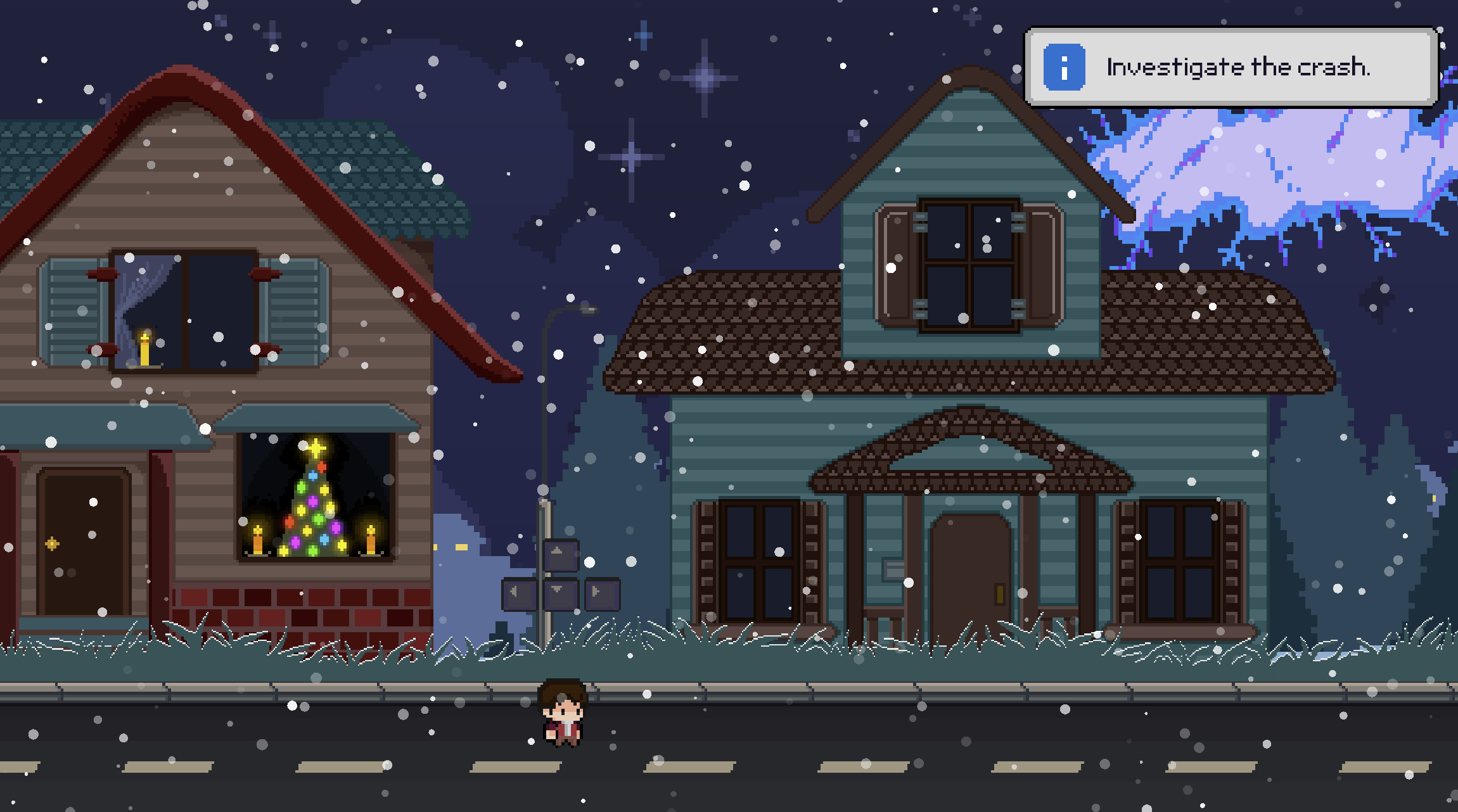
Task: Click the left shutter of the upstairs window
Action: coord(75,314)
